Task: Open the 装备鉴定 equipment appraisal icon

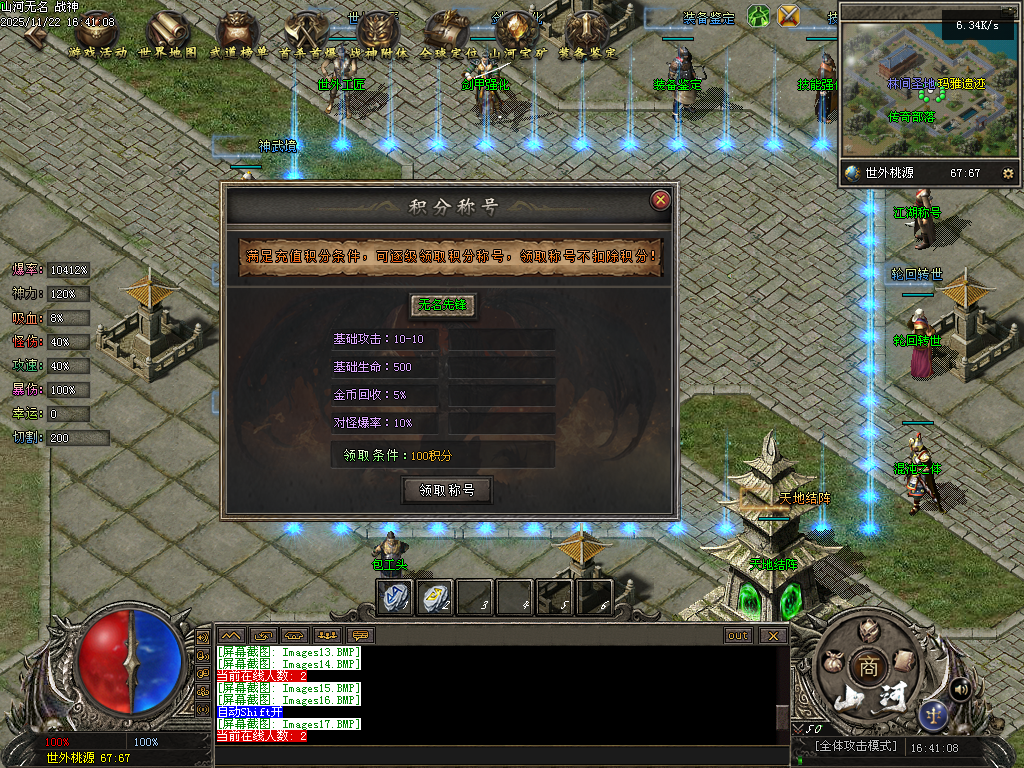Action: pyautogui.click(x=586, y=35)
